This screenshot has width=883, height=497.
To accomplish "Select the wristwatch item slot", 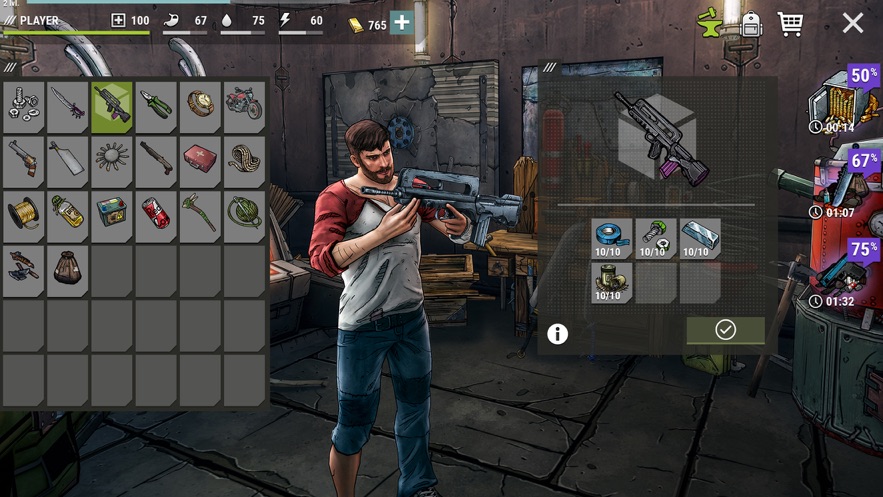I will 200,105.
